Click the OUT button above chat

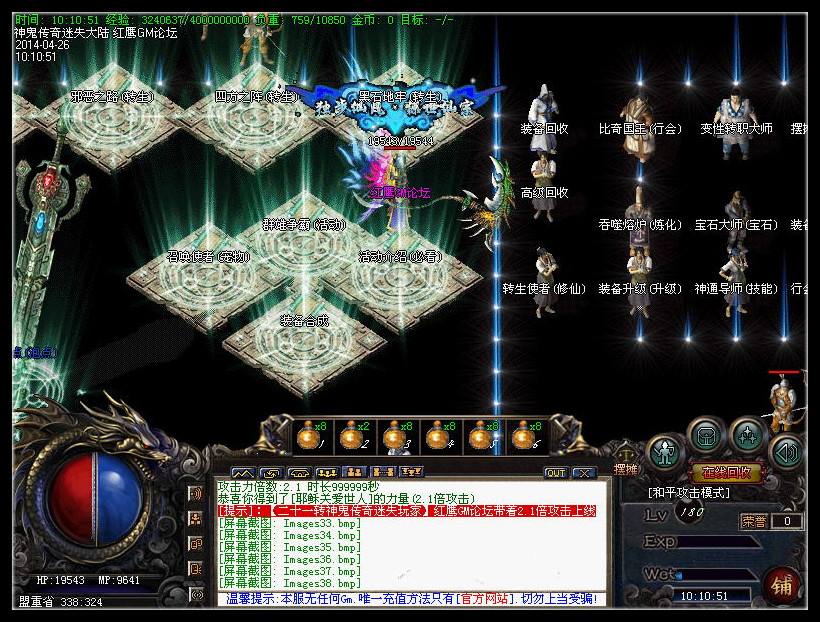point(555,472)
